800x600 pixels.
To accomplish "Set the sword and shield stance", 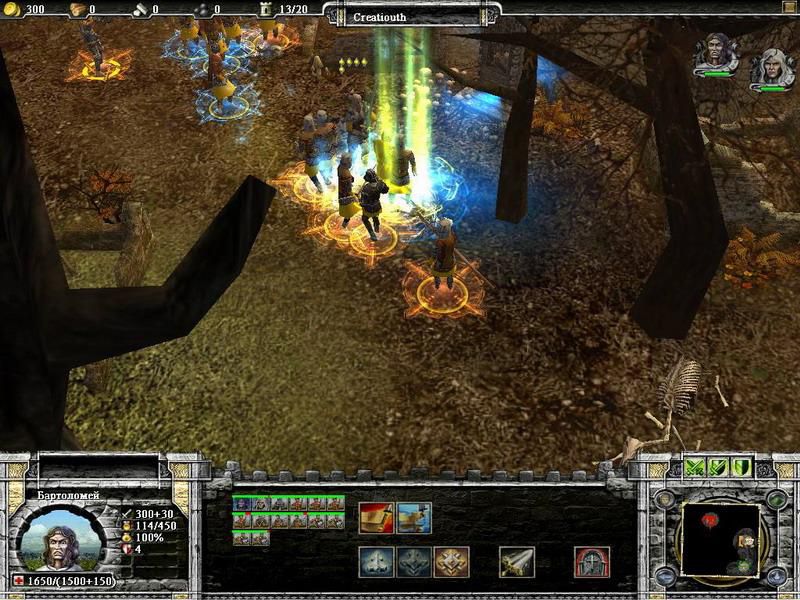I will (x=718, y=467).
